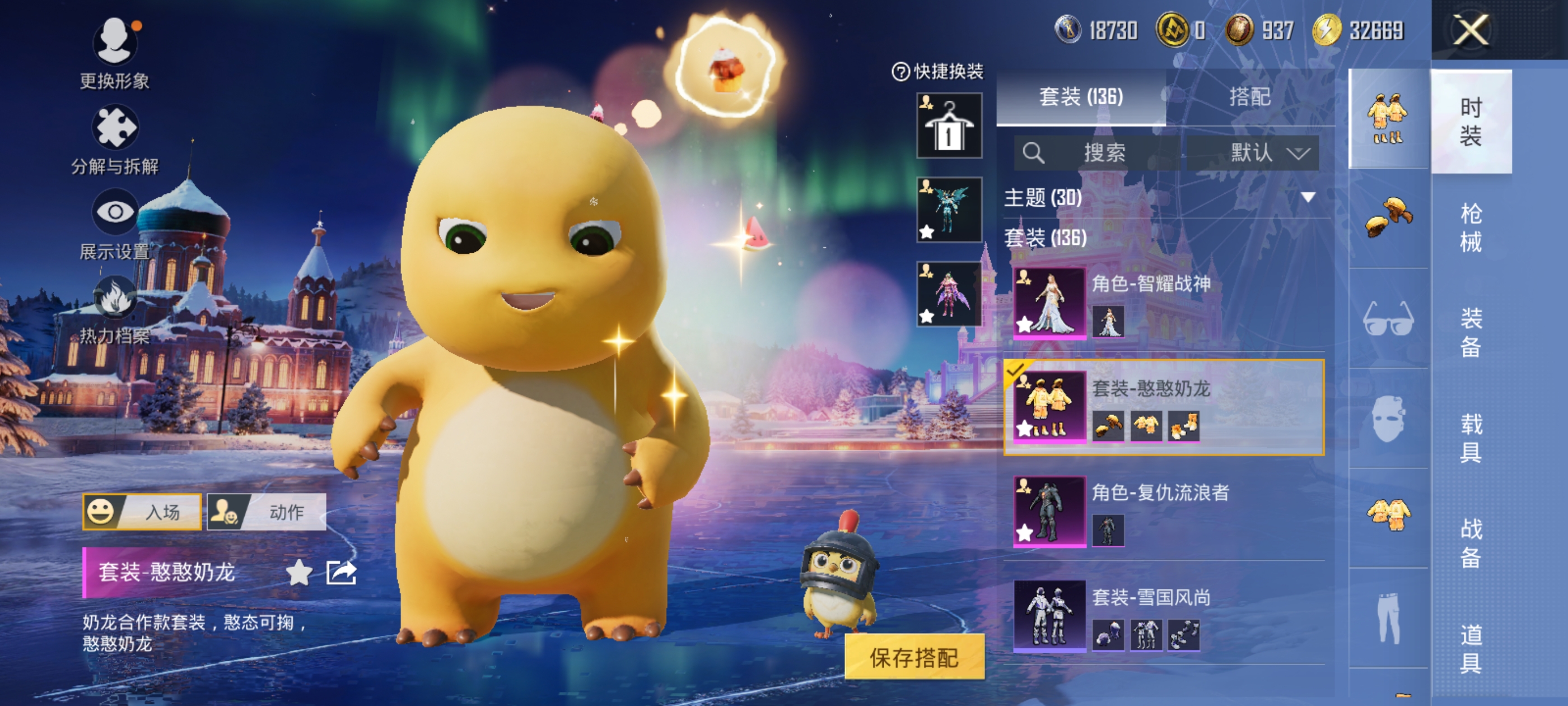The height and width of the screenshot is (706, 1568).
Task: Switch to the 搭配 tab
Action: pos(1249,97)
